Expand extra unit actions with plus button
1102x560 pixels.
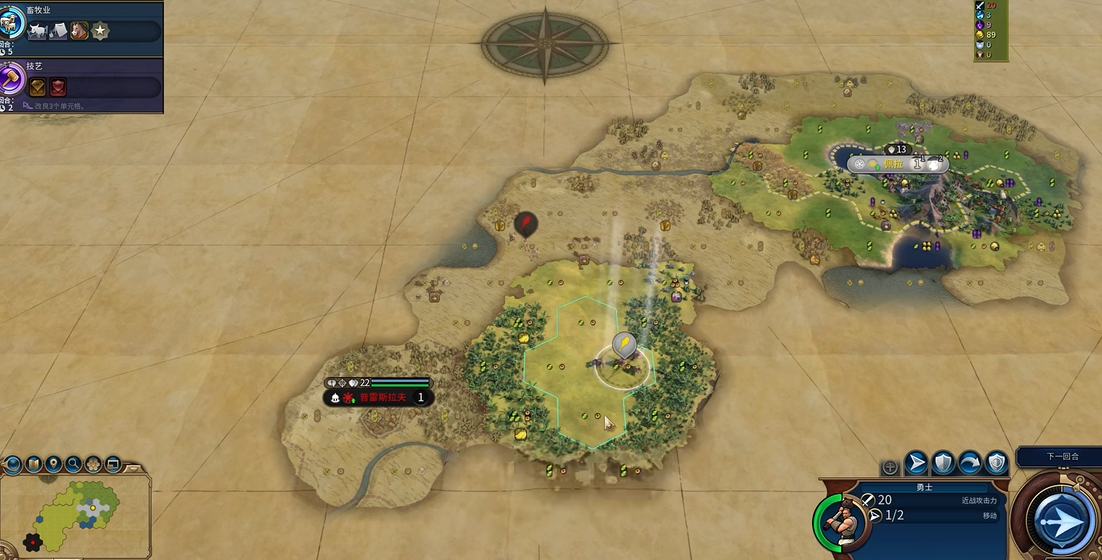(x=889, y=467)
